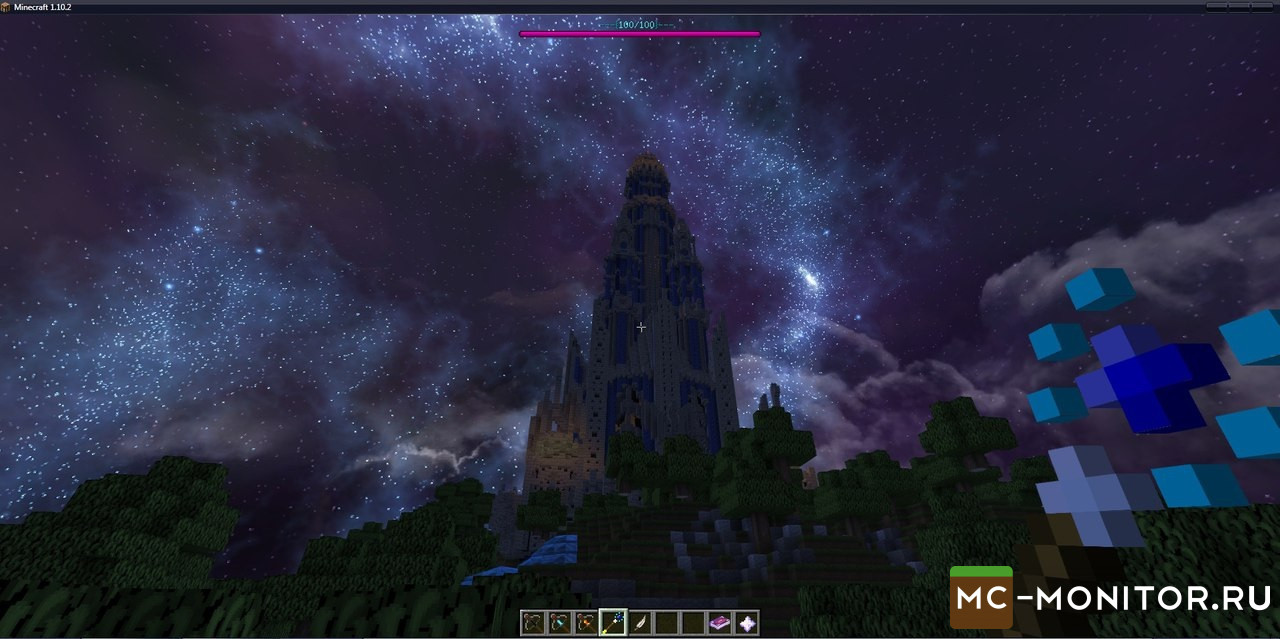Choose the blue-gem magic staff slot
Screen dimensions: 1280x639
point(613,623)
